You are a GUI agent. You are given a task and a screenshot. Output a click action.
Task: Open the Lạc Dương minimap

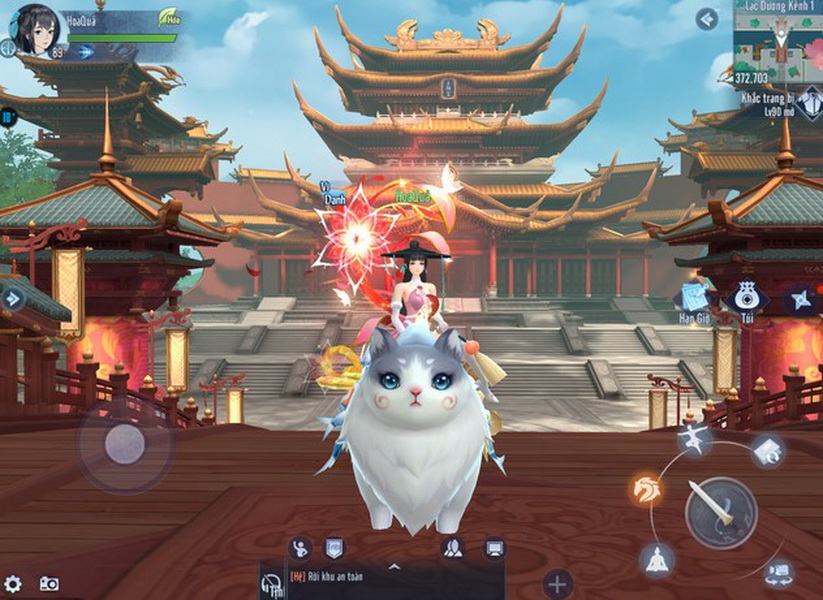[778, 40]
